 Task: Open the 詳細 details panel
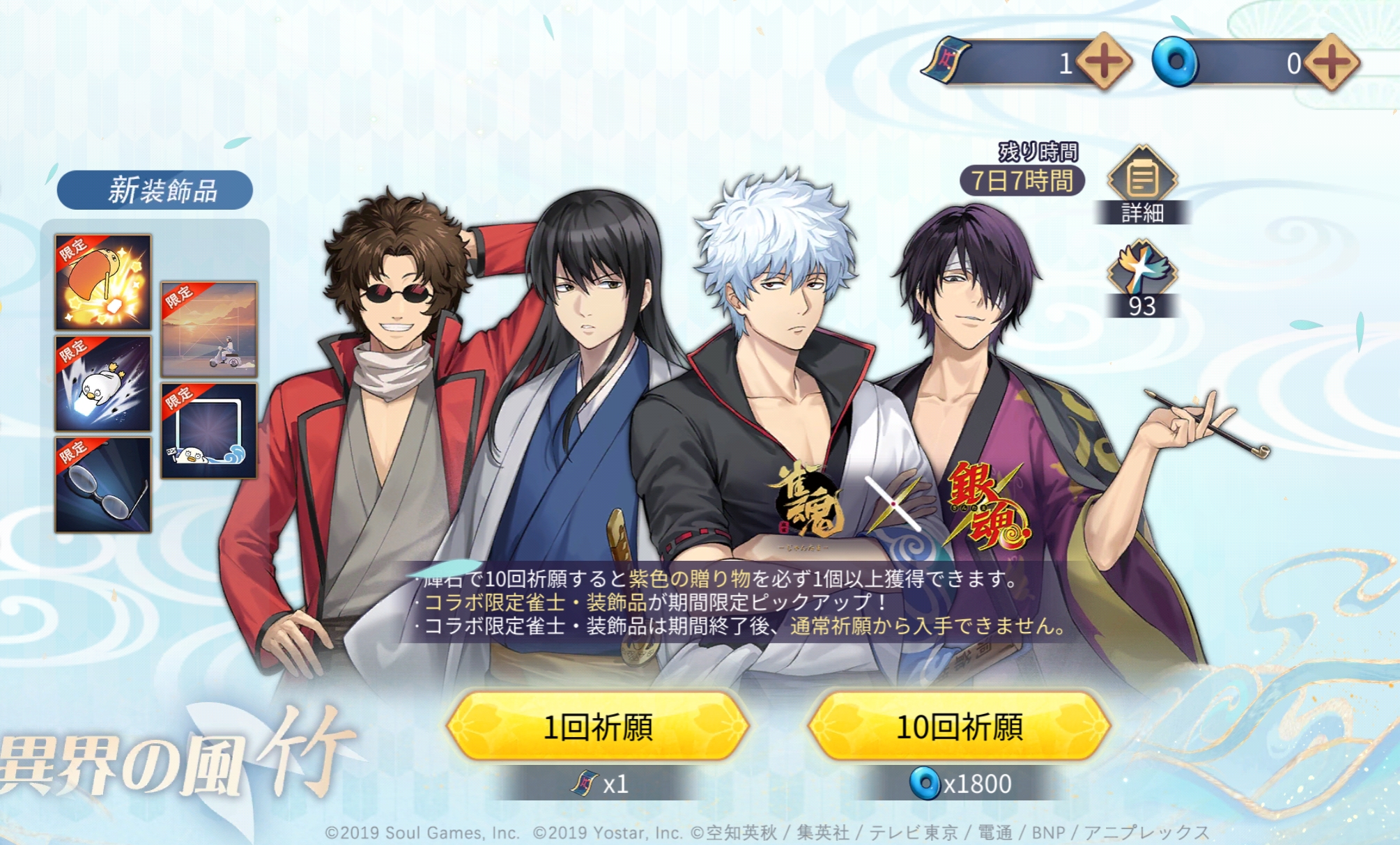click(x=1141, y=184)
